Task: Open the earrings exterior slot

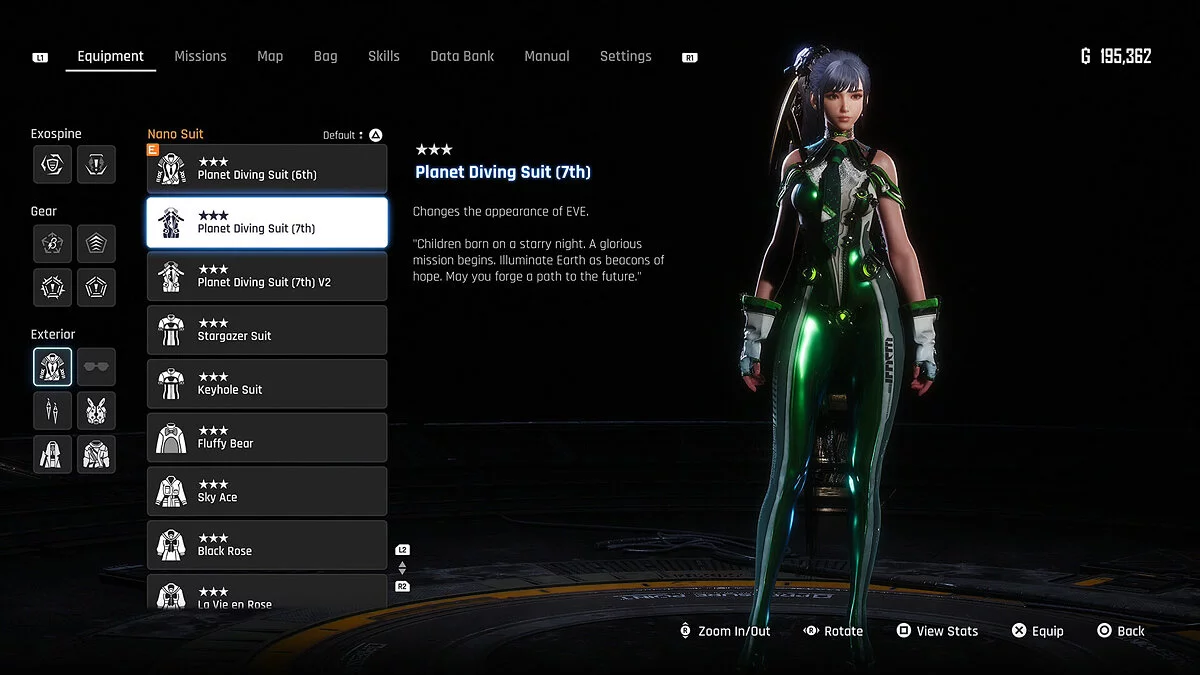Action: coord(52,410)
